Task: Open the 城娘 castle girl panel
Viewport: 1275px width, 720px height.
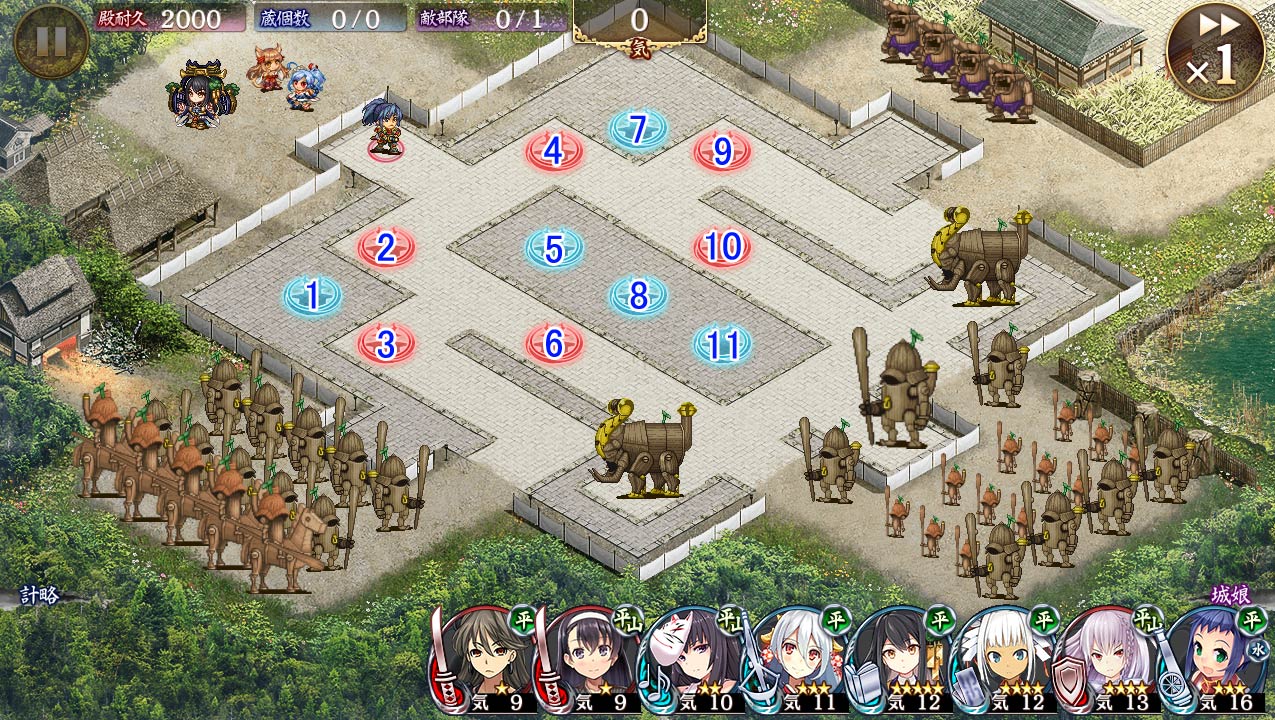Action: (x=1230, y=595)
